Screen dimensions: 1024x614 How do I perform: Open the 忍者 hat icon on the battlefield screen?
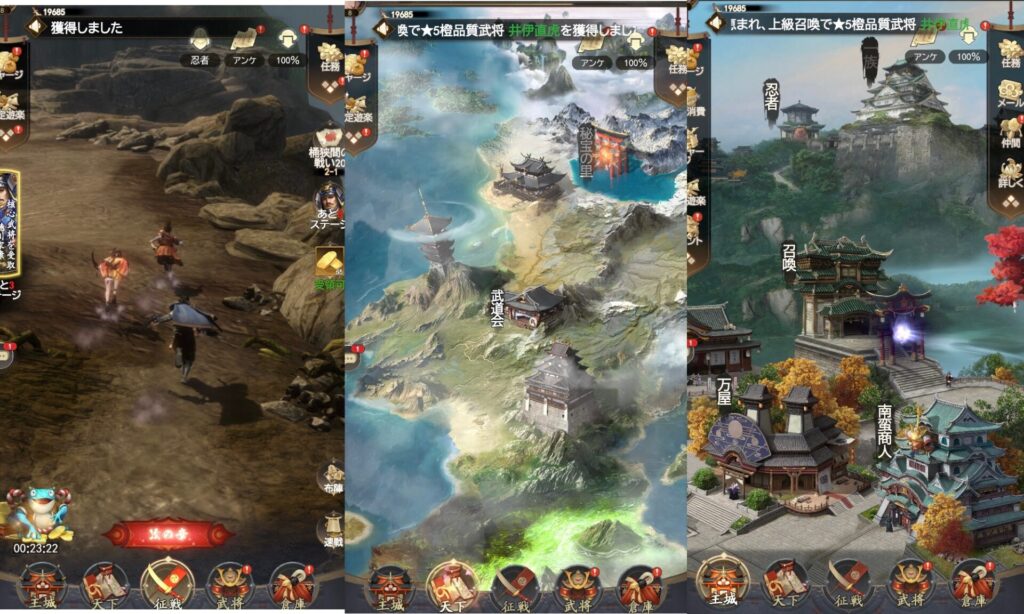[x=199, y=46]
